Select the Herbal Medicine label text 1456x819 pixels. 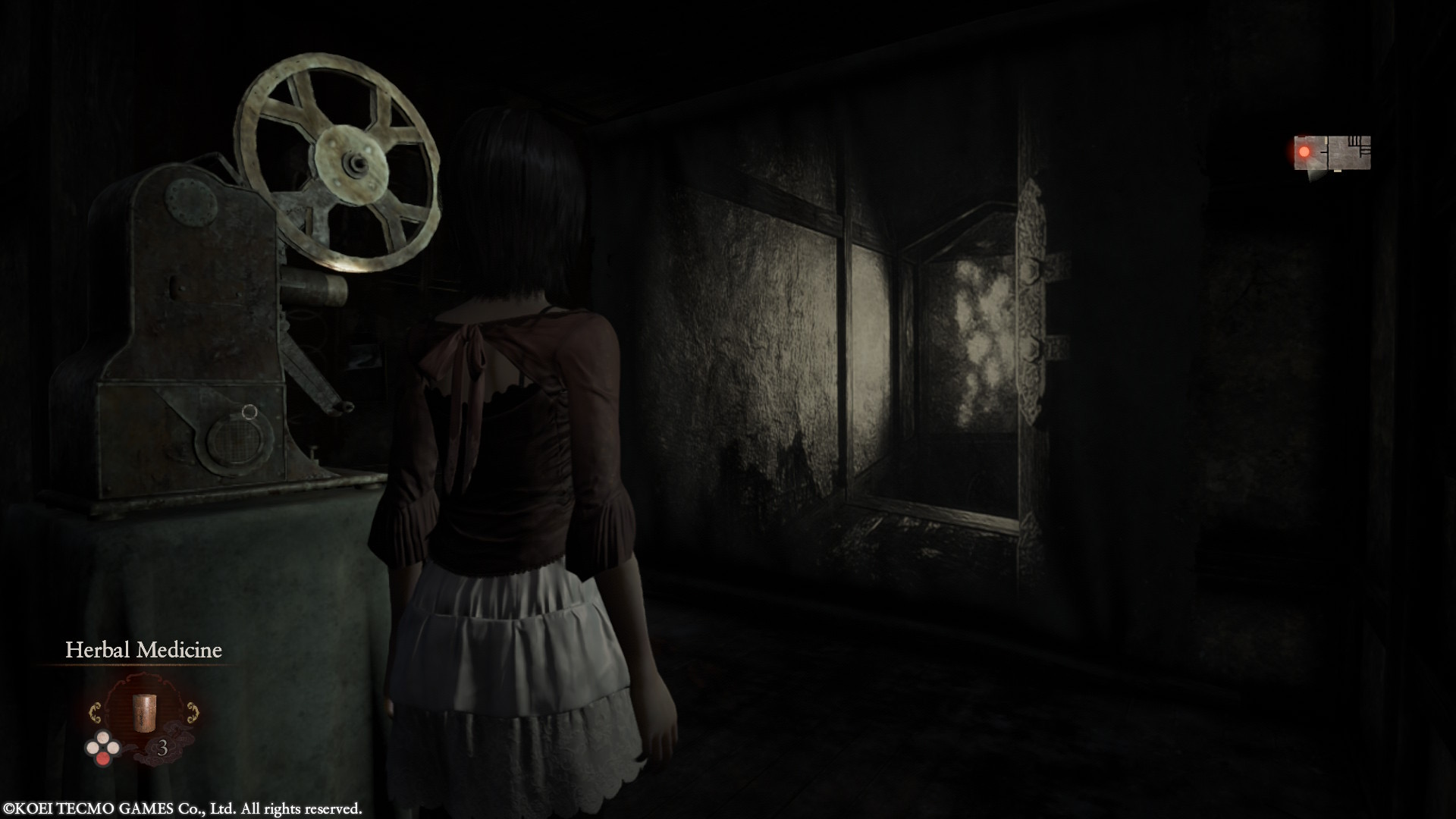click(x=144, y=650)
